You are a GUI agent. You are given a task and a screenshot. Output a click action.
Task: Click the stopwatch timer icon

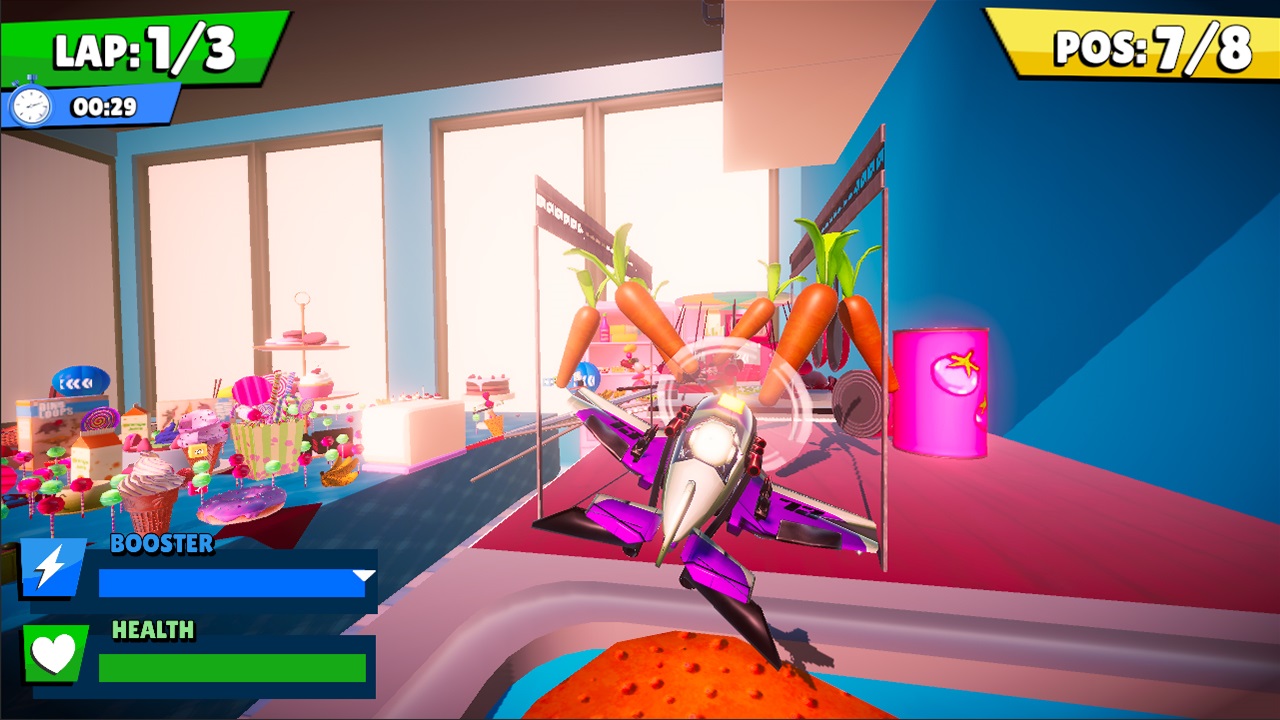[32, 103]
